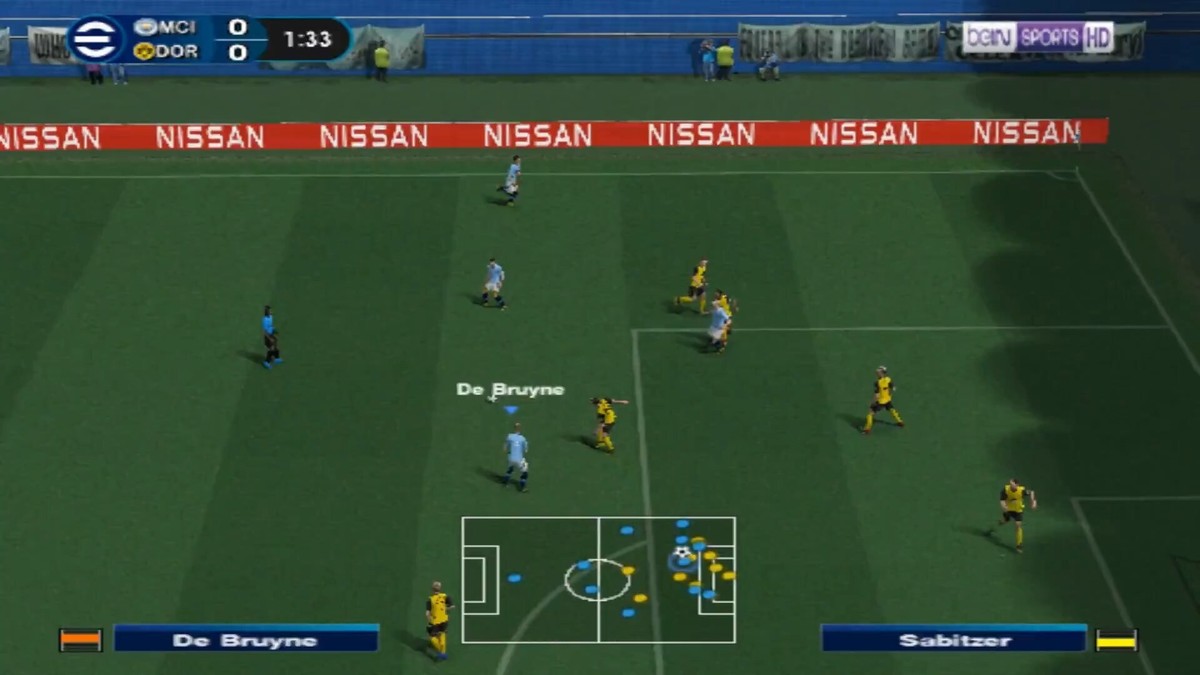Click the eFootball logo on the scoreboard
1200x675 pixels.
pos(96,39)
